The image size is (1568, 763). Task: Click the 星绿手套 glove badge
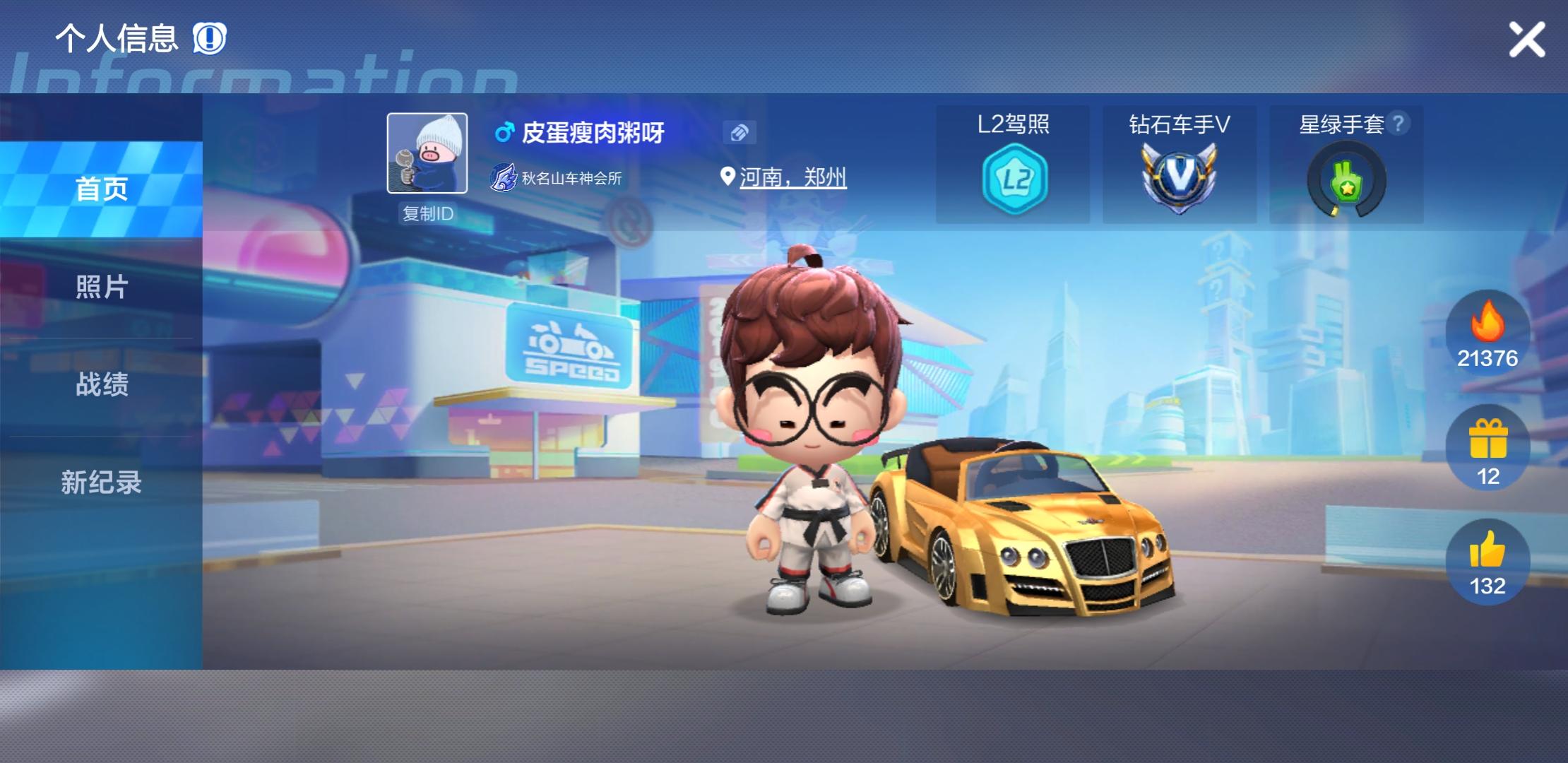1346,177
